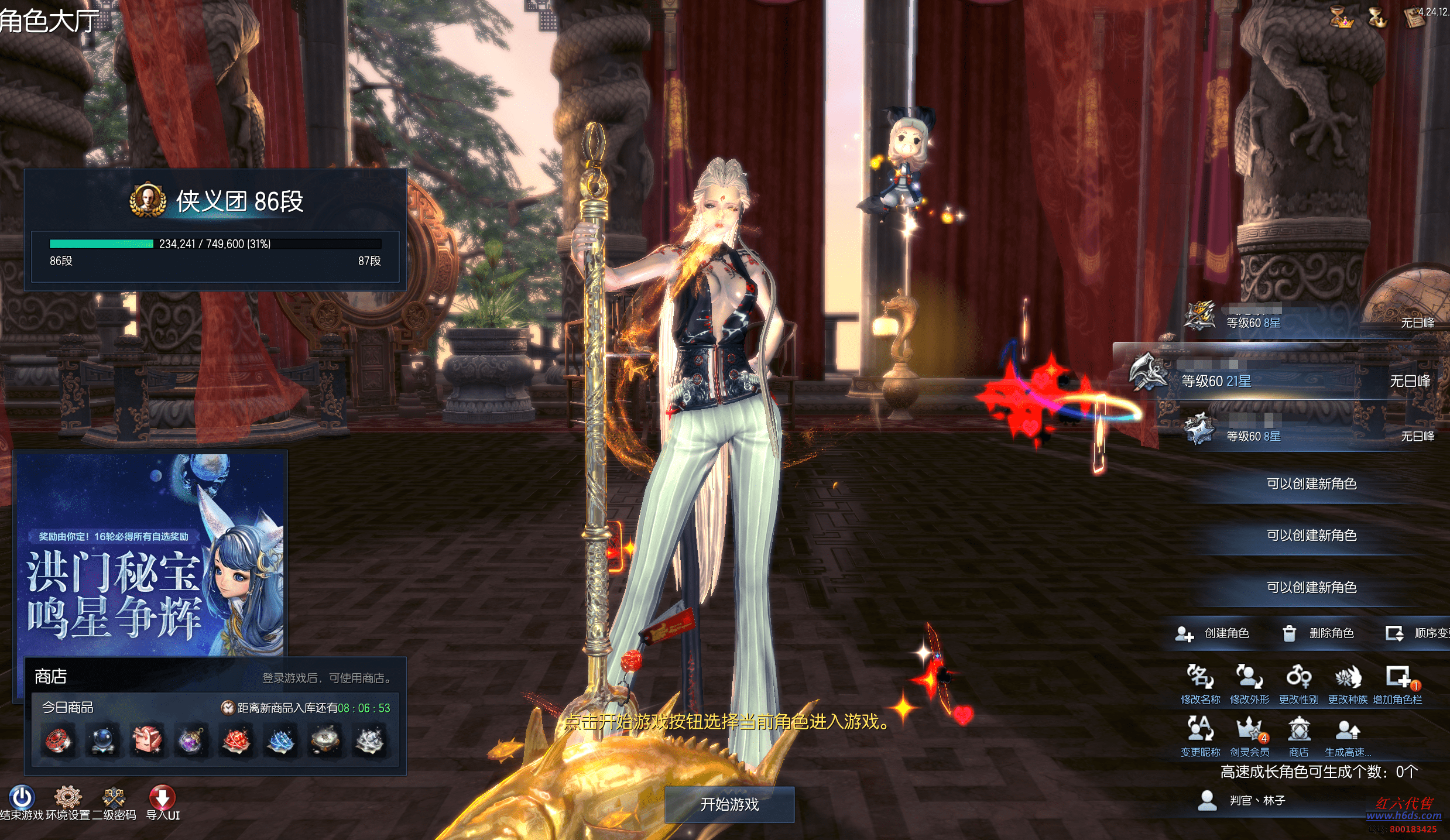Image resolution: width=1450 pixels, height=840 pixels.
Task: Choose the 导入UI import button
Action: tap(162, 798)
